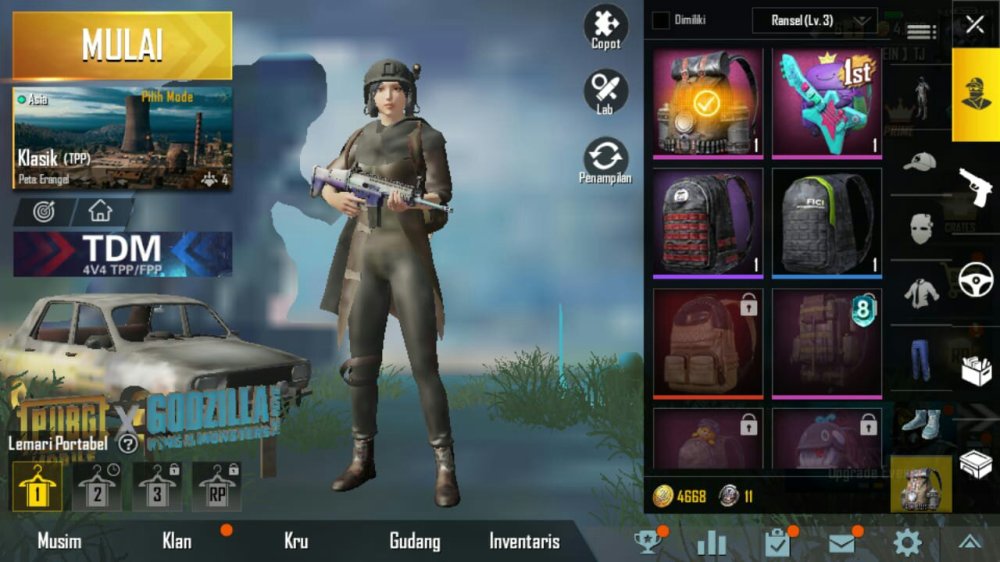Open the Musim menu

[60, 542]
